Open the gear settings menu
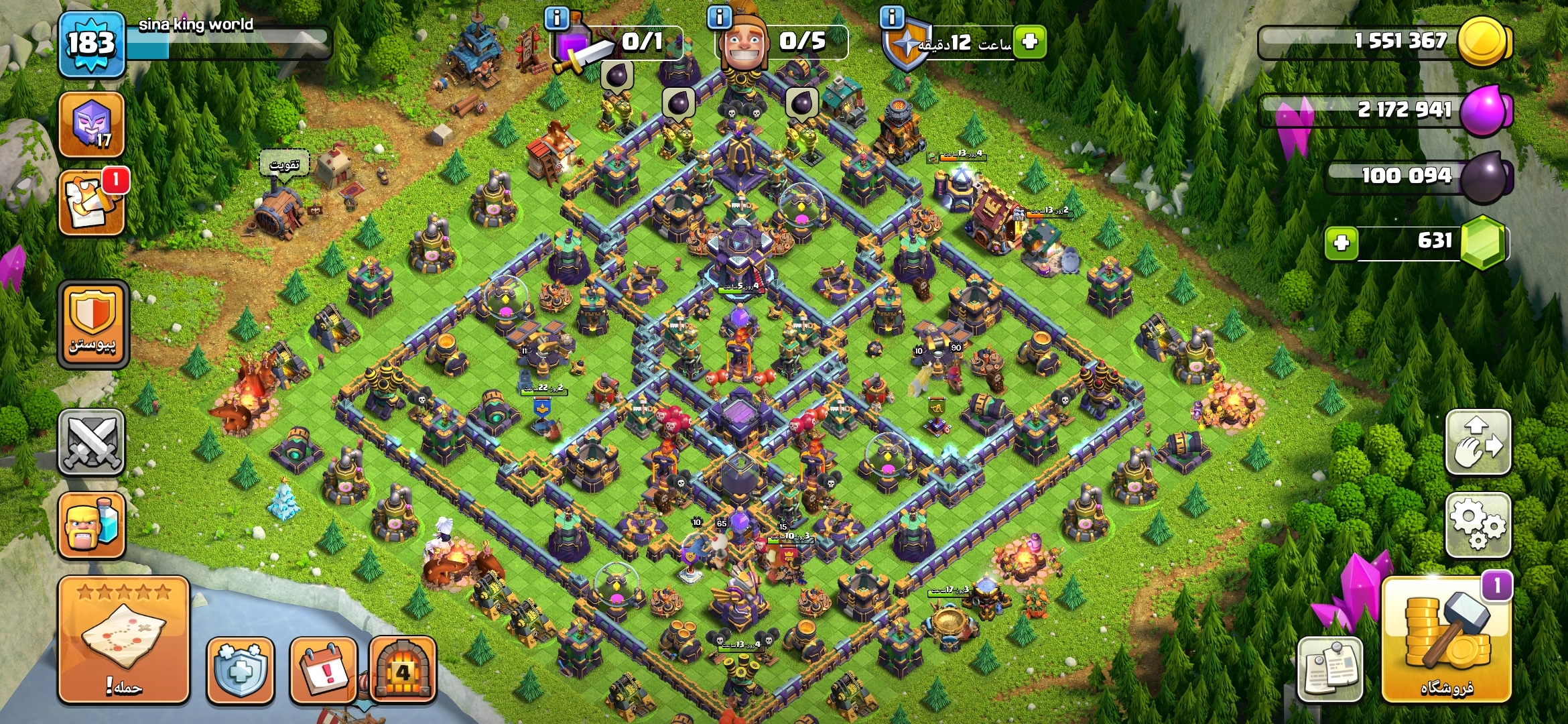 1478,525
